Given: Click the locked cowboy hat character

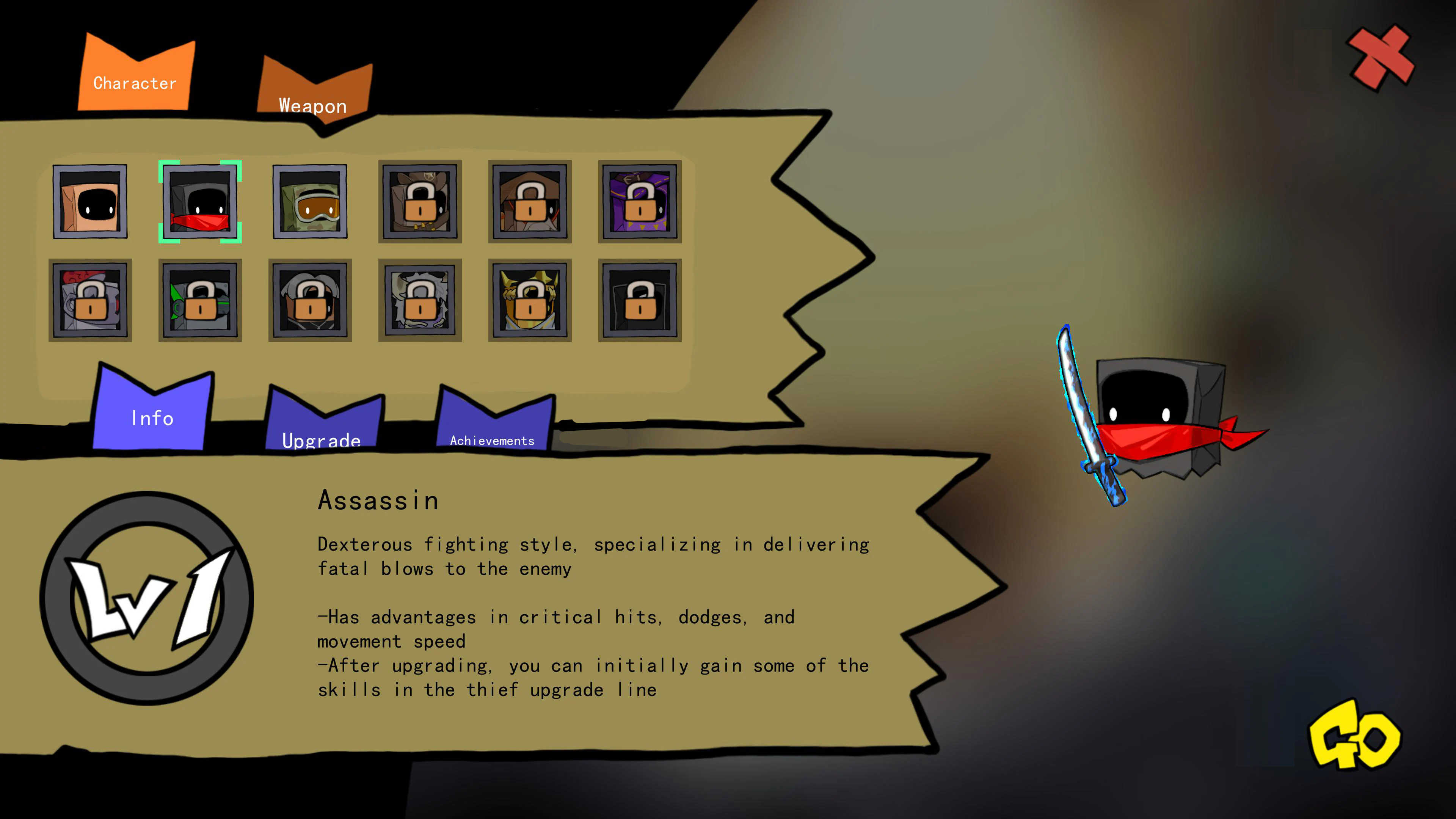Looking at the screenshot, I should (420, 202).
